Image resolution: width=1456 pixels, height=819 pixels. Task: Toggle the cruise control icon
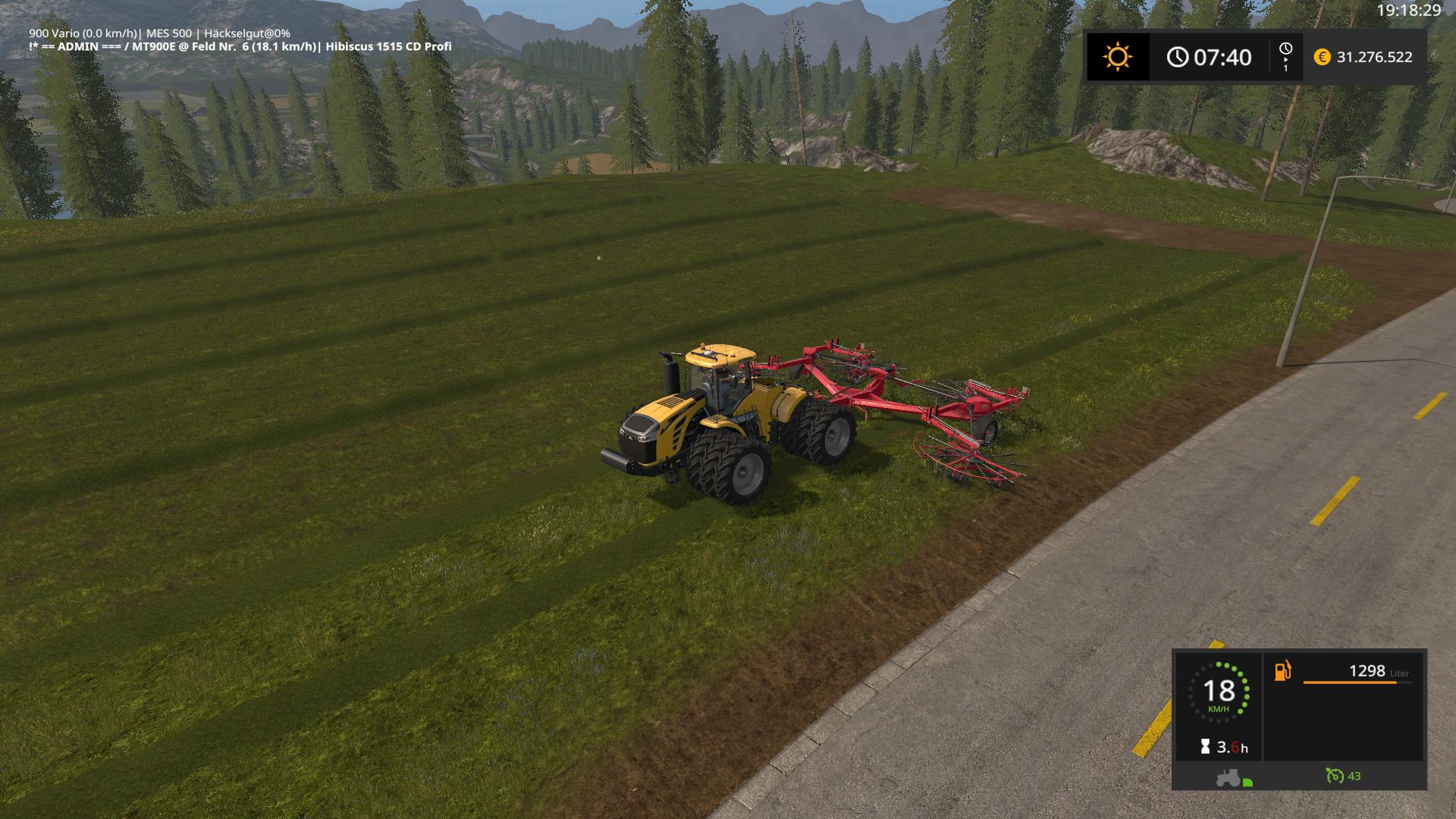1334,776
